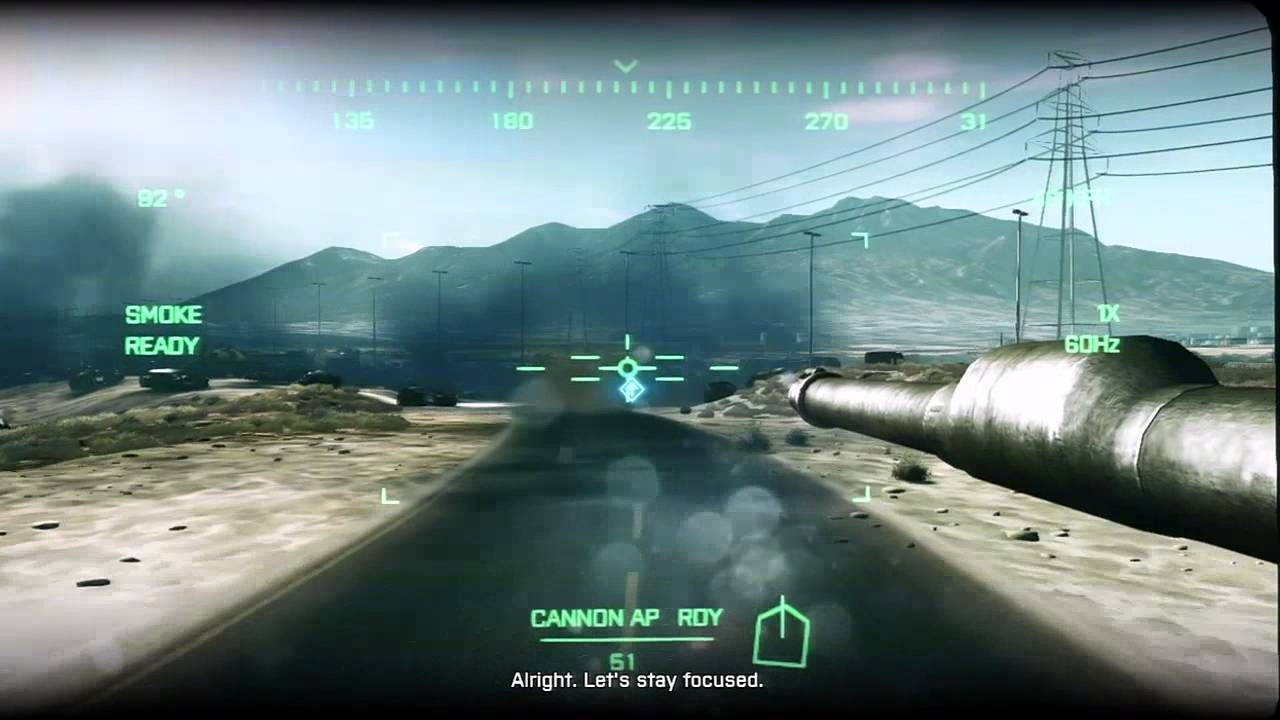Activate the SMOKE READY countermeasure indicator
This screenshot has width=1280, height=720.
click(x=163, y=330)
